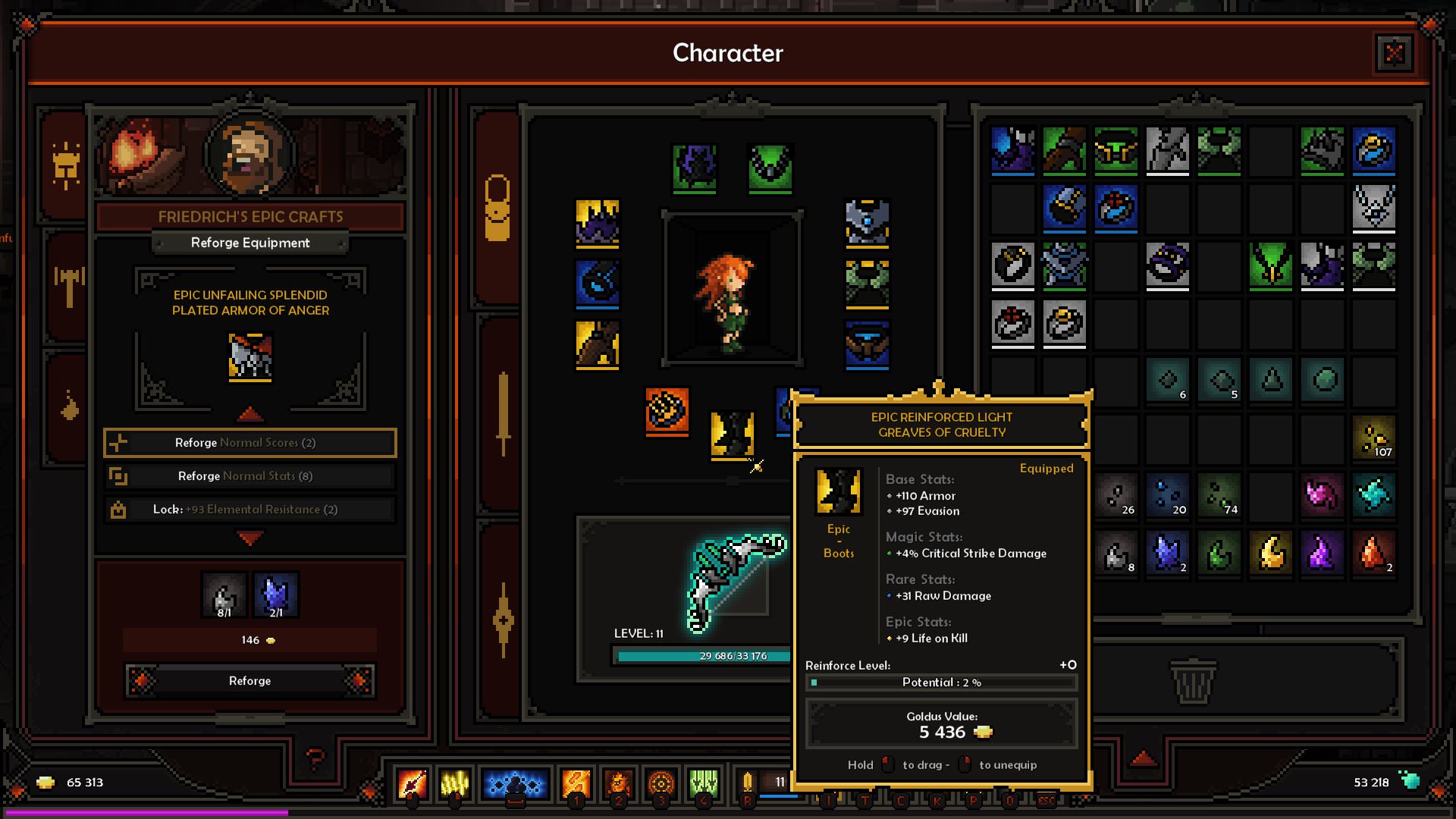Screen dimensions: 1456x819
Task: Switch to the backpack equipment tab
Action: [497, 209]
